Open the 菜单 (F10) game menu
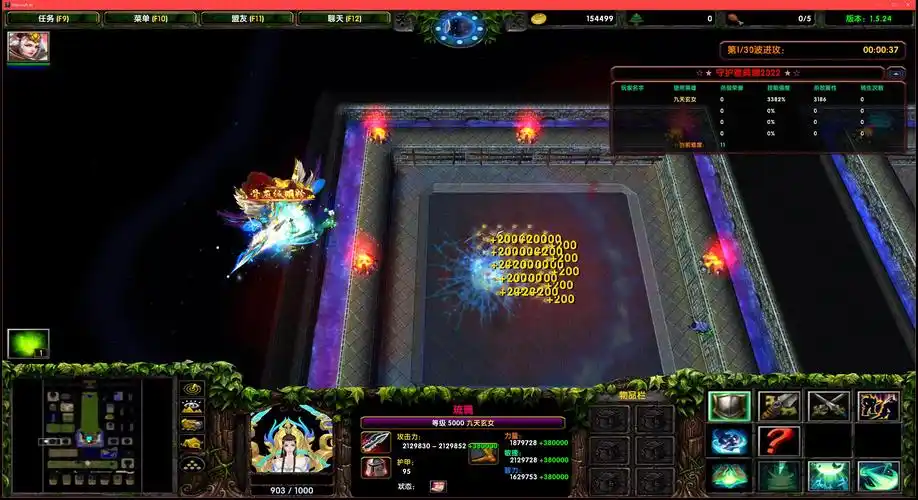Viewport: 918px width, 500px height. (x=149, y=18)
